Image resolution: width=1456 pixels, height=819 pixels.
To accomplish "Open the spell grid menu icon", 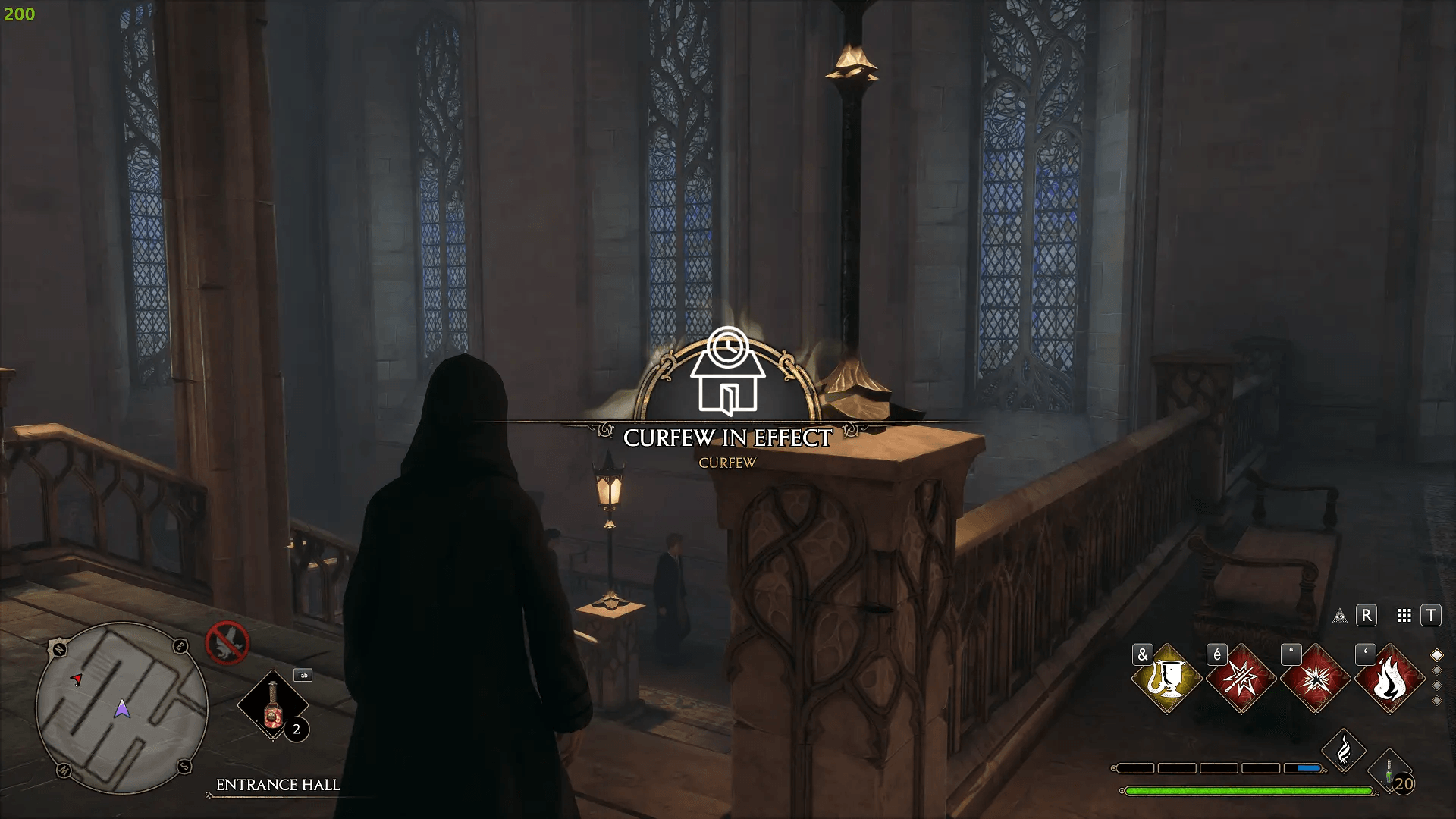I will pyautogui.click(x=1403, y=616).
